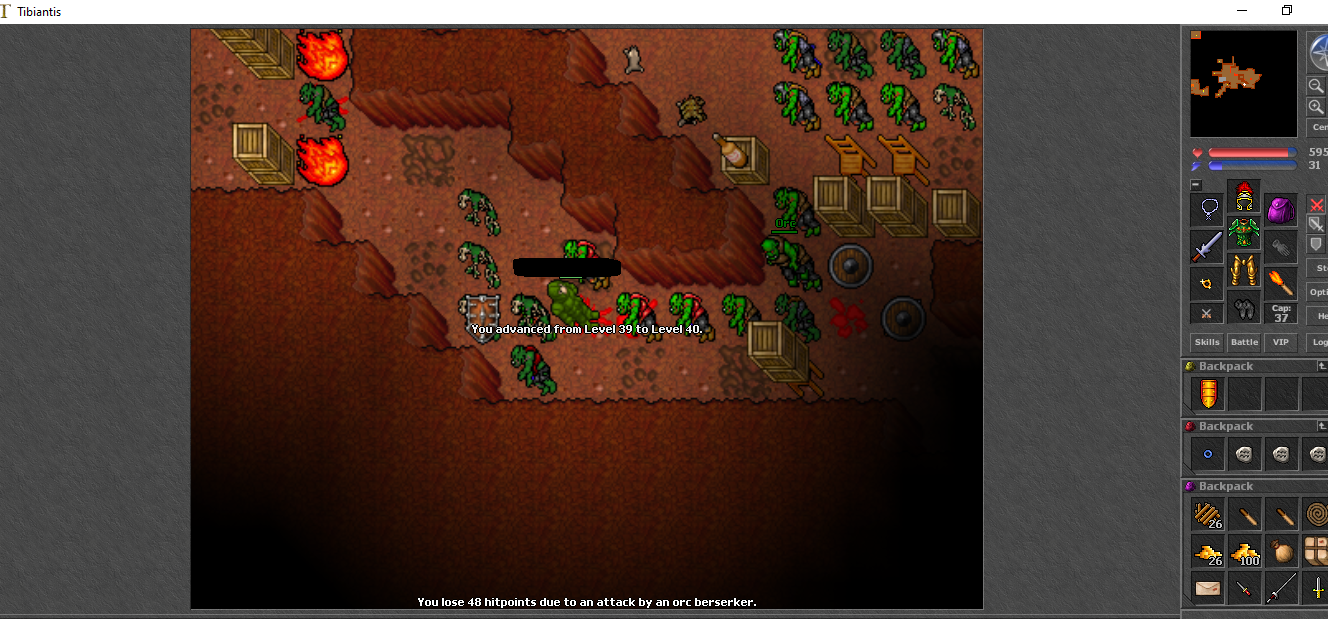Open the Skills window
1328x619 pixels.
pos(1207,342)
